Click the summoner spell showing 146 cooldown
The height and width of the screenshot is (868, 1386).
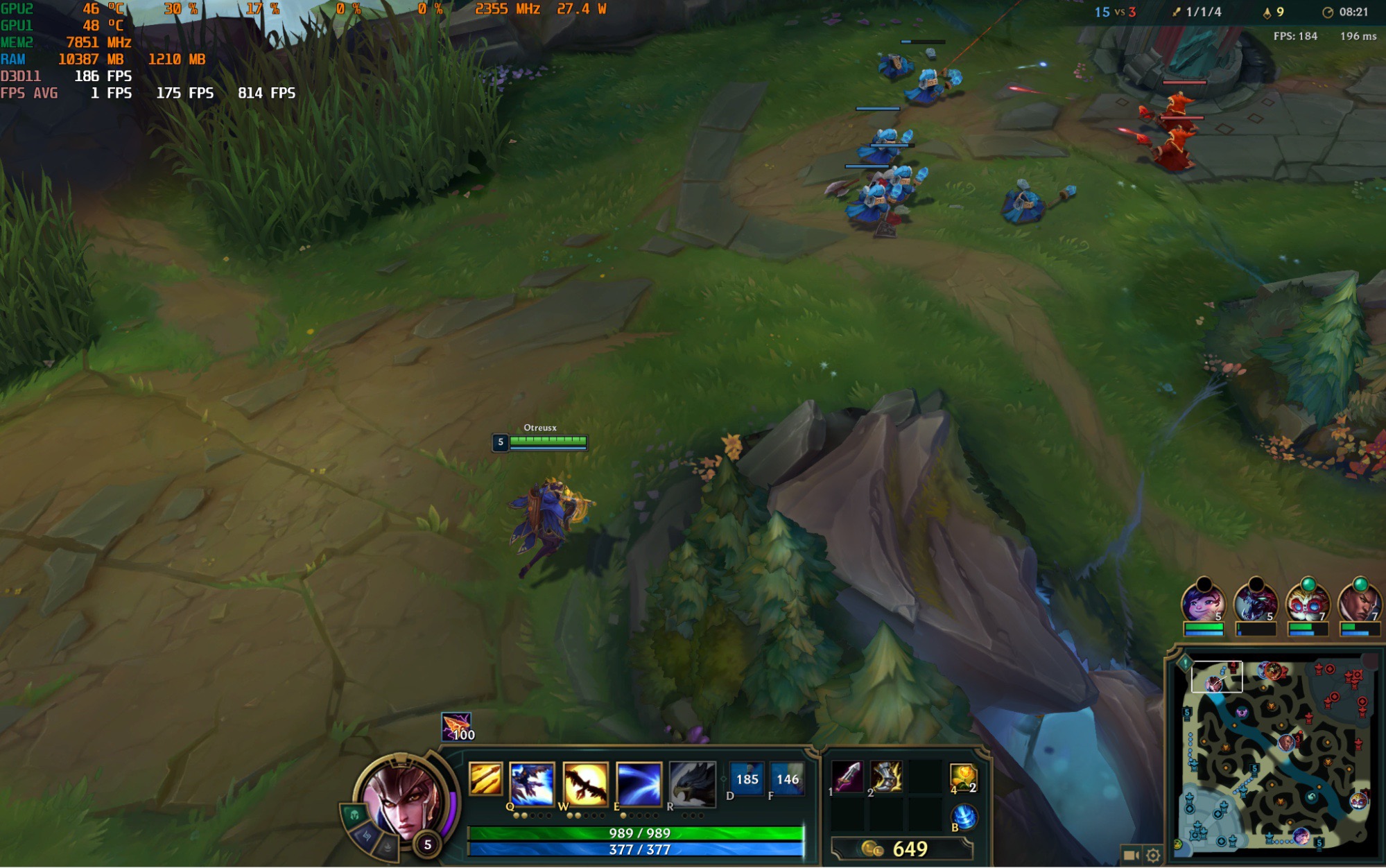[787, 779]
